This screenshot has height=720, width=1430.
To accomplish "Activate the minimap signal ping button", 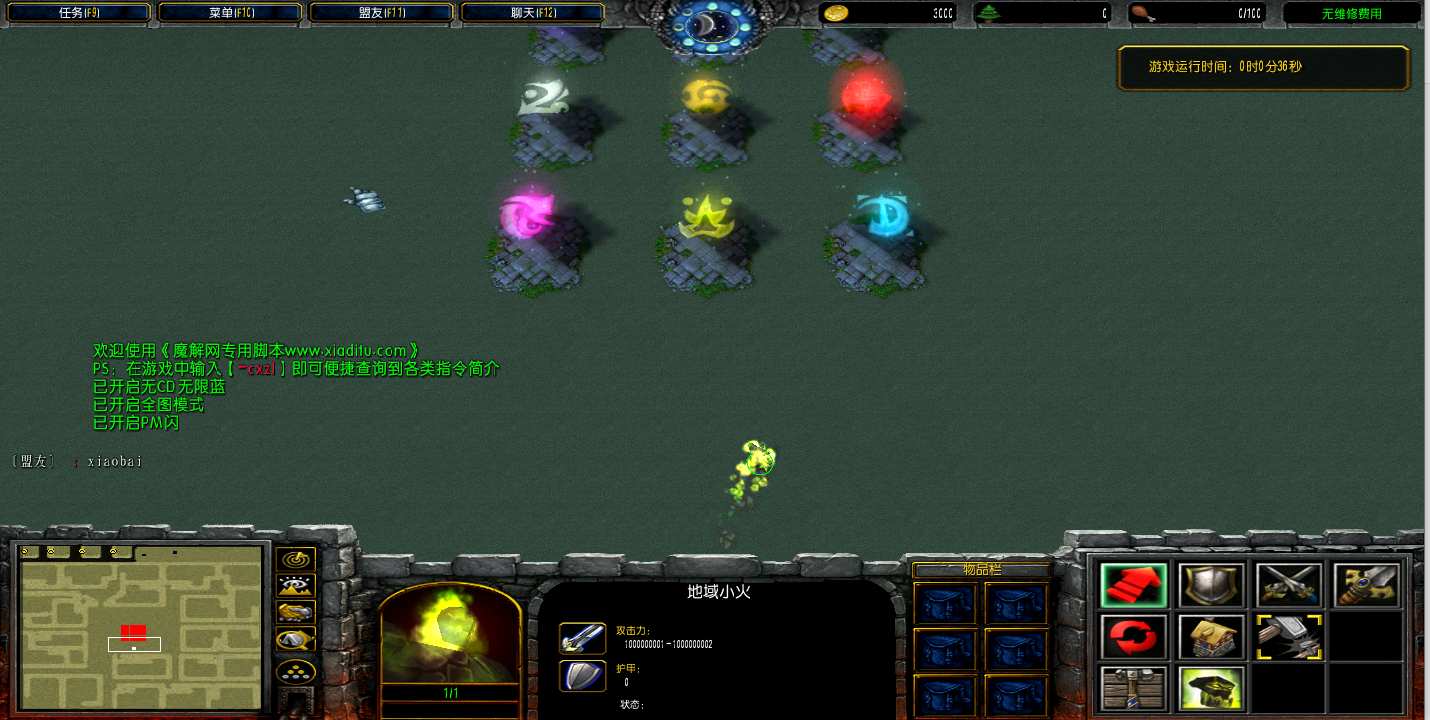I will point(296,560).
